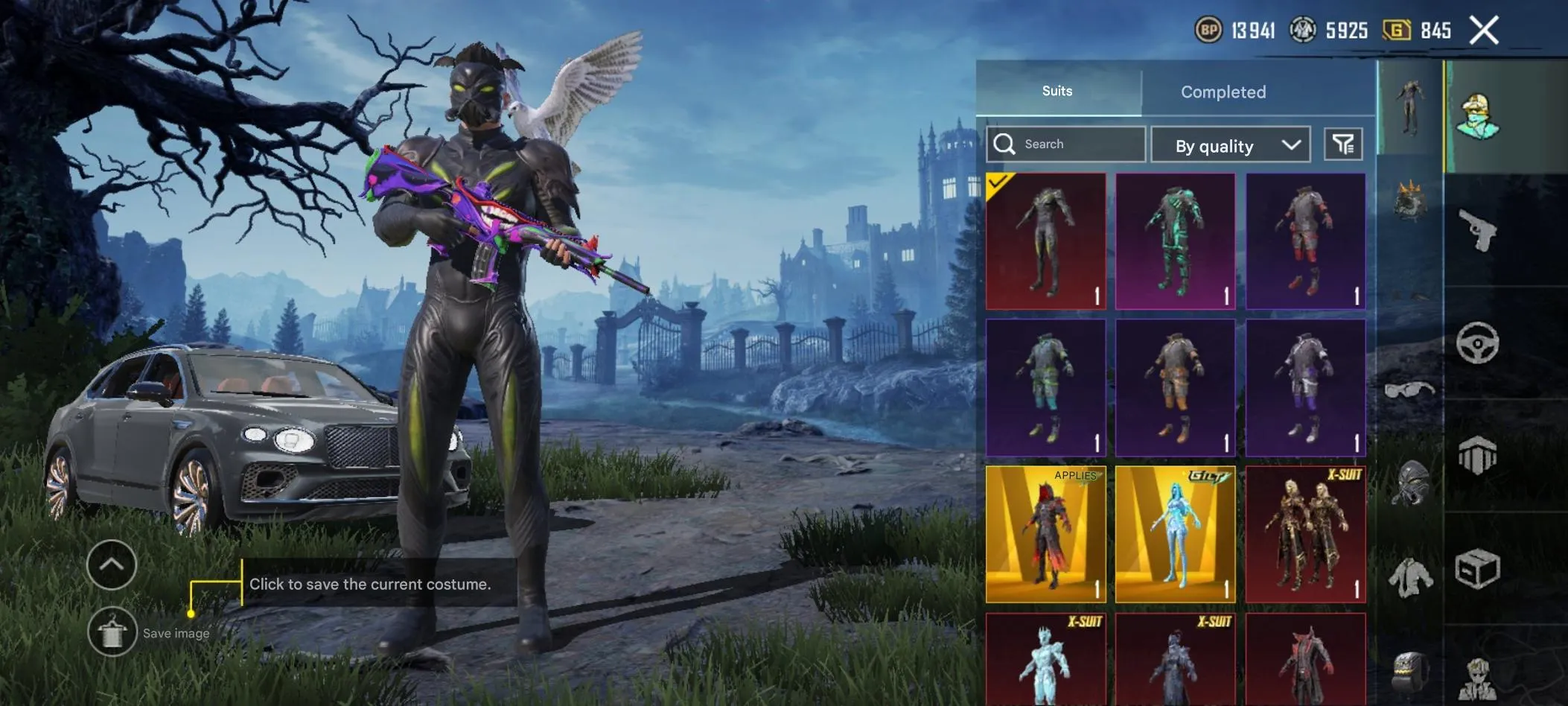Select the steering wheel vehicle skins icon
The image size is (1568, 706).
[1480, 341]
